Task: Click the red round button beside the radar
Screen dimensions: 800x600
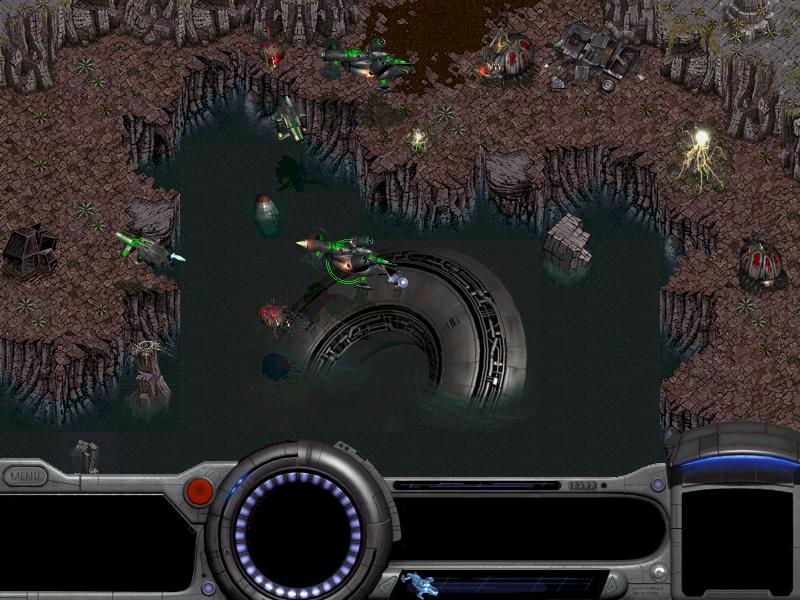Action: (200, 490)
